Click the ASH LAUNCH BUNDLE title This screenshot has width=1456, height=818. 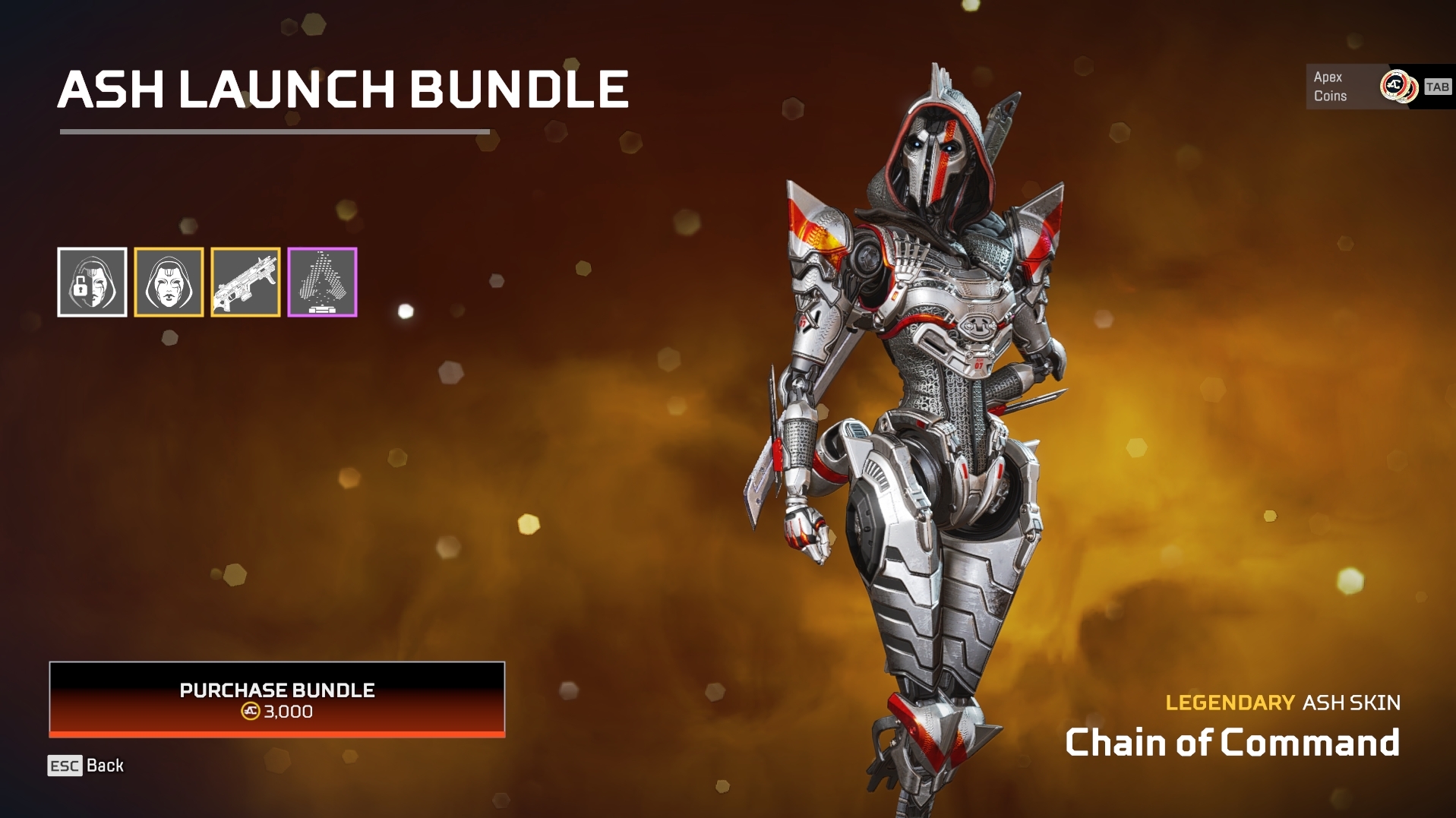(343, 90)
